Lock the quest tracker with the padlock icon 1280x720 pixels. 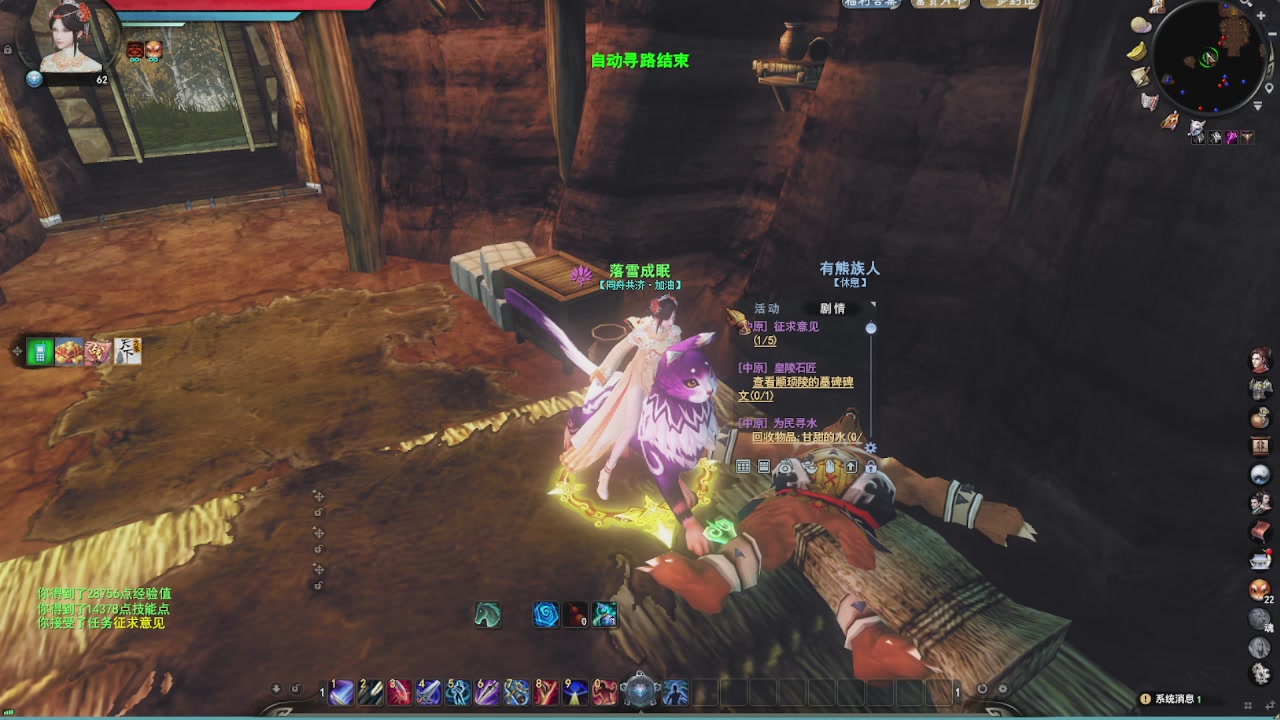[x=871, y=467]
